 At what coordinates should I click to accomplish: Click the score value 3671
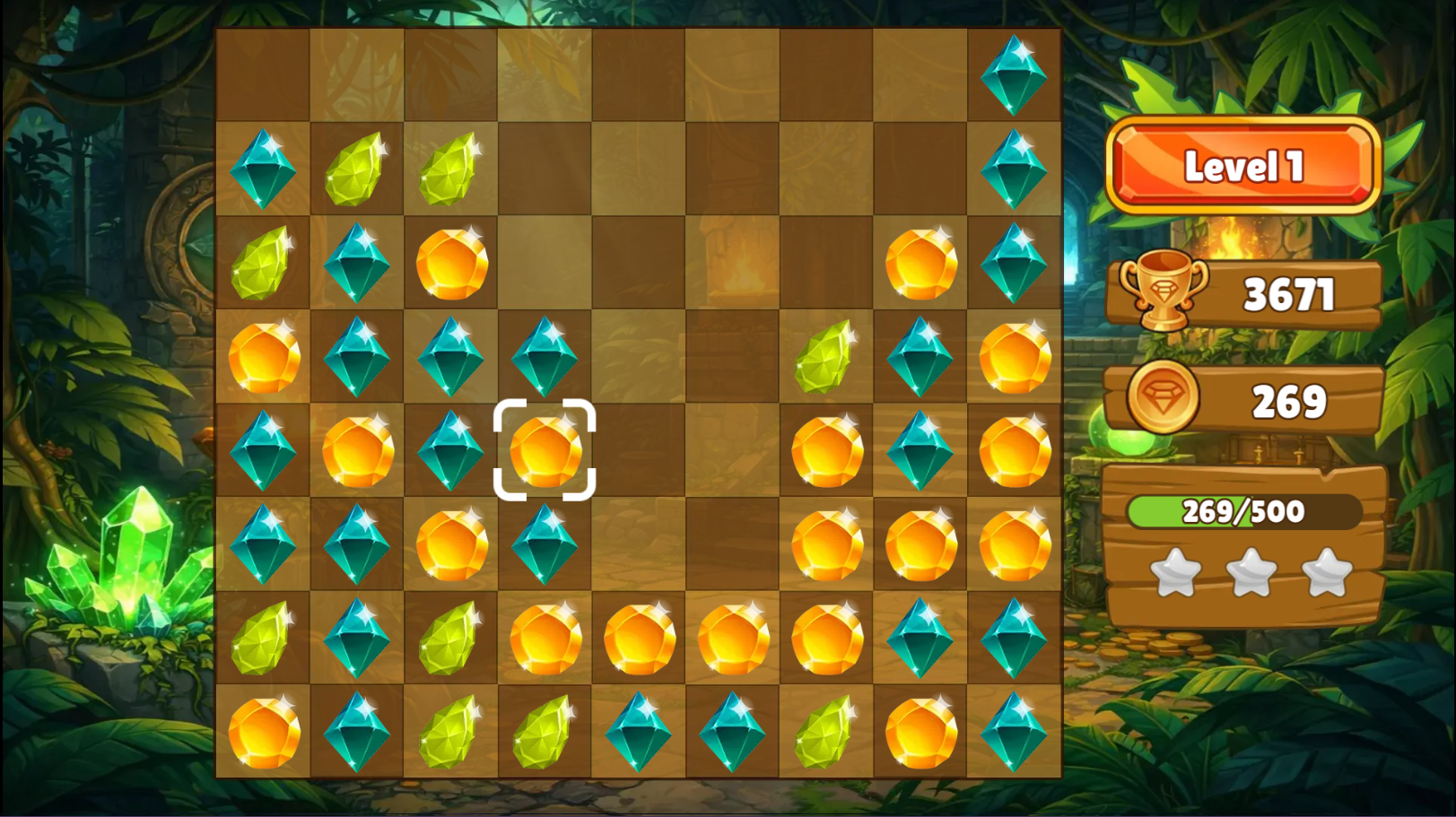[x=1289, y=291]
